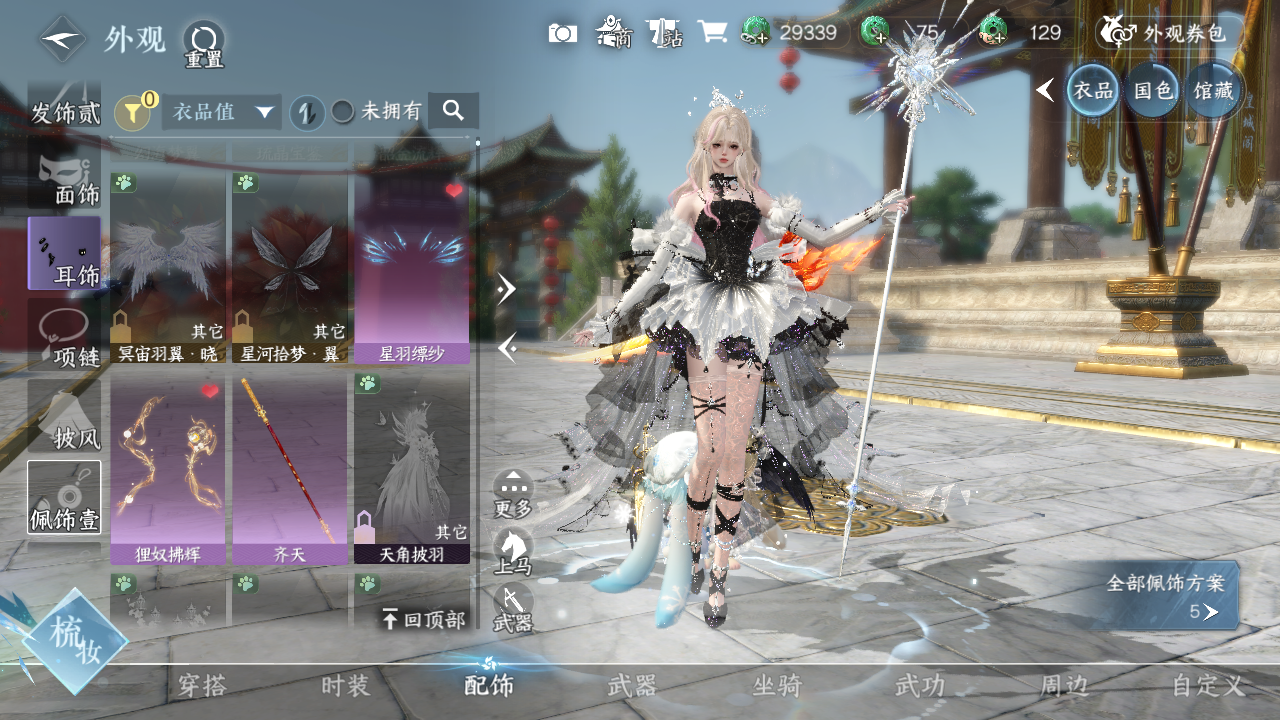
Task: Select the 星羽缥纱 accessory item
Action: click(x=411, y=265)
